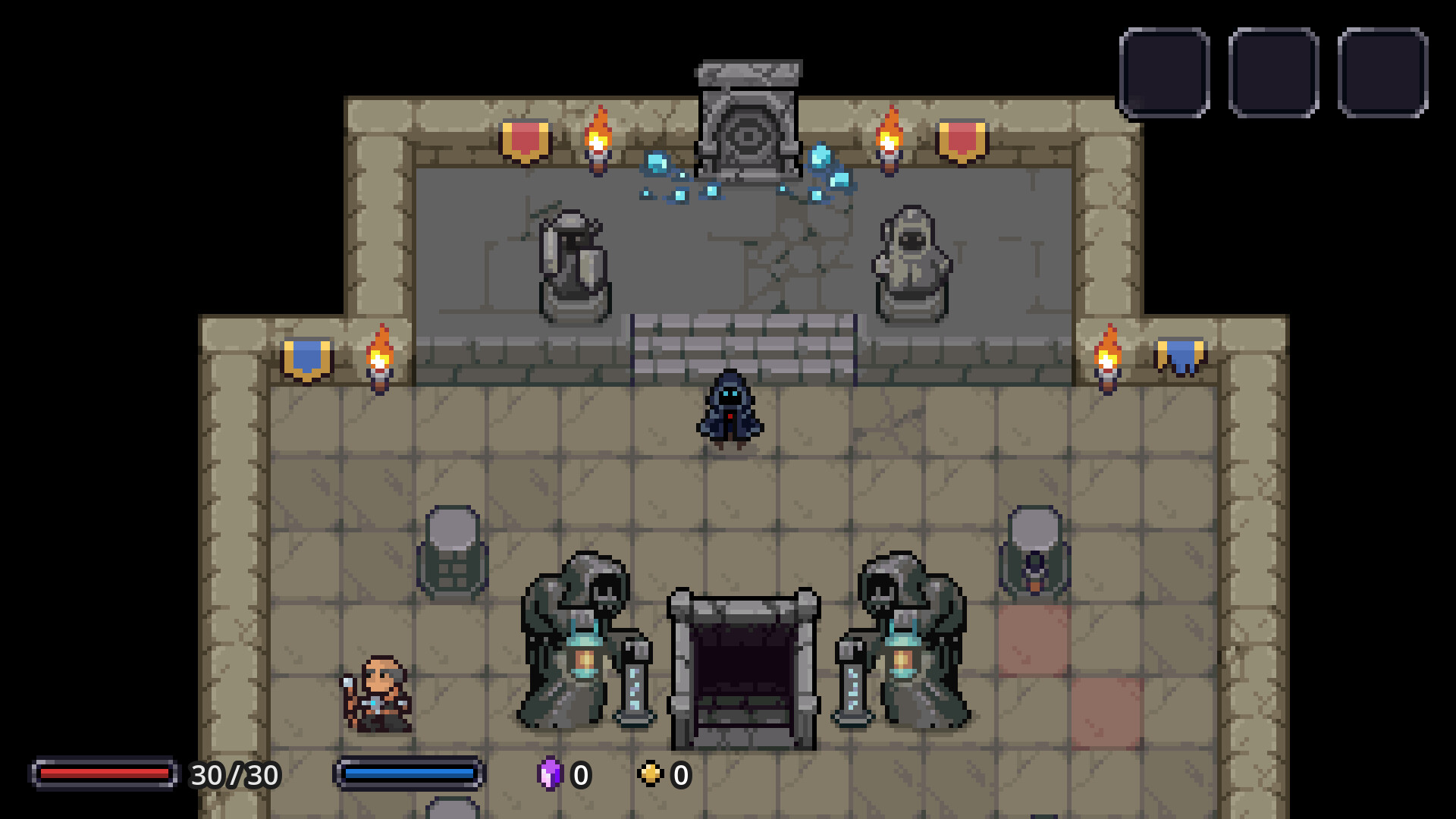Click the blue mana bar at the bottom
The height and width of the screenshot is (819, 1456).
coord(409,773)
